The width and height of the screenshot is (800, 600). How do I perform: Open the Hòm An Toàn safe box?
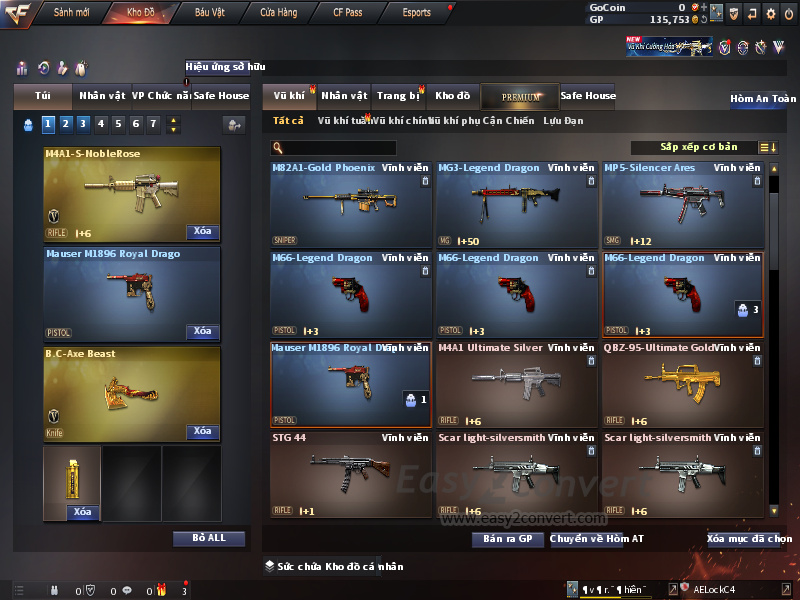pyautogui.click(x=763, y=99)
